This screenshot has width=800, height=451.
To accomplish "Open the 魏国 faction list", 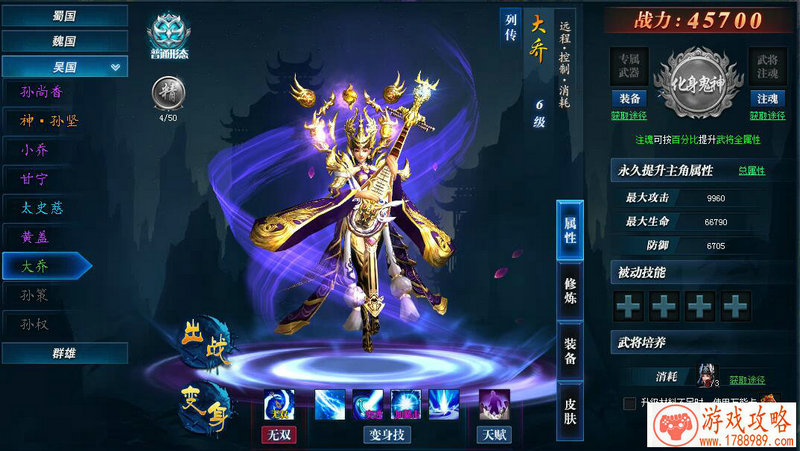I will [x=64, y=41].
